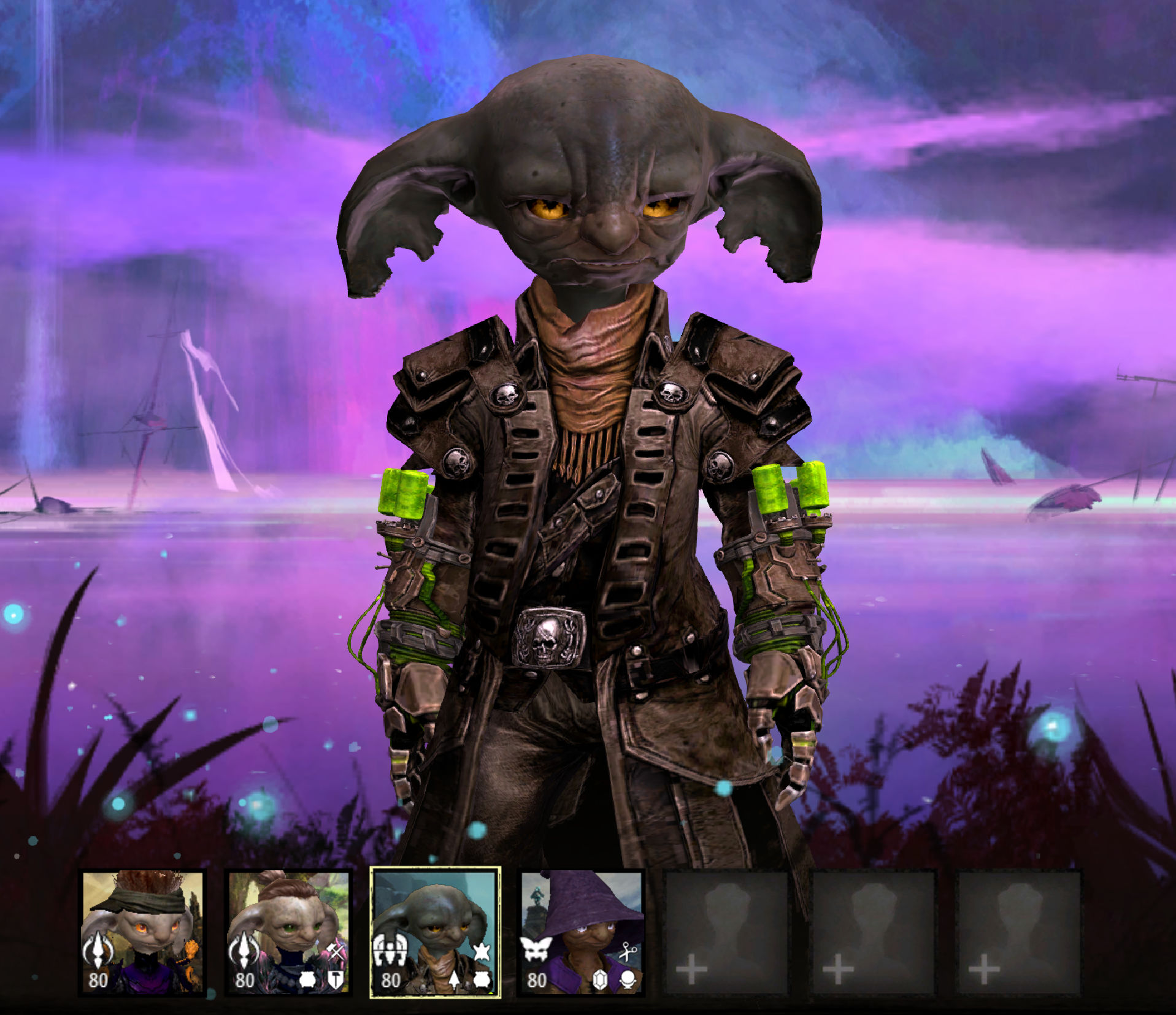
Task: Select the dark gray-skinned asura portrait
Action: [435, 931]
